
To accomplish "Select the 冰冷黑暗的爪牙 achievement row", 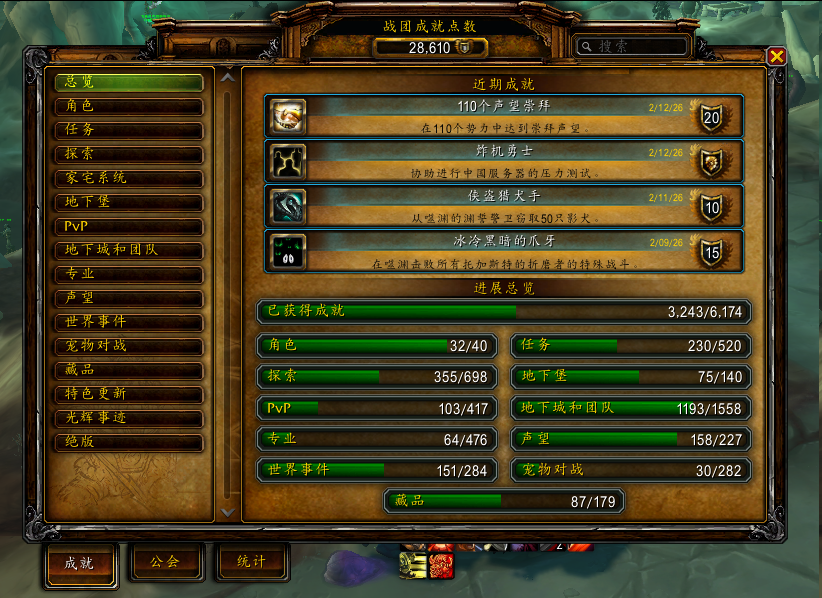I will pyautogui.click(x=504, y=251).
